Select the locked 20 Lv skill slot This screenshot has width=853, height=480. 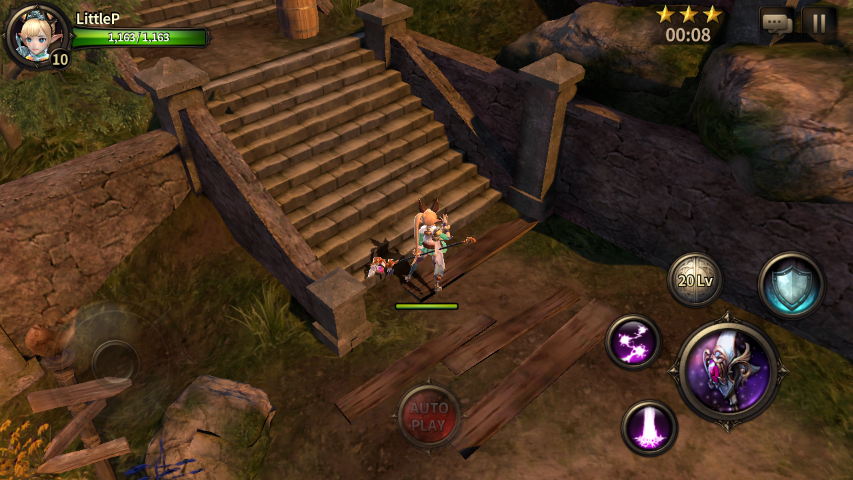694,280
